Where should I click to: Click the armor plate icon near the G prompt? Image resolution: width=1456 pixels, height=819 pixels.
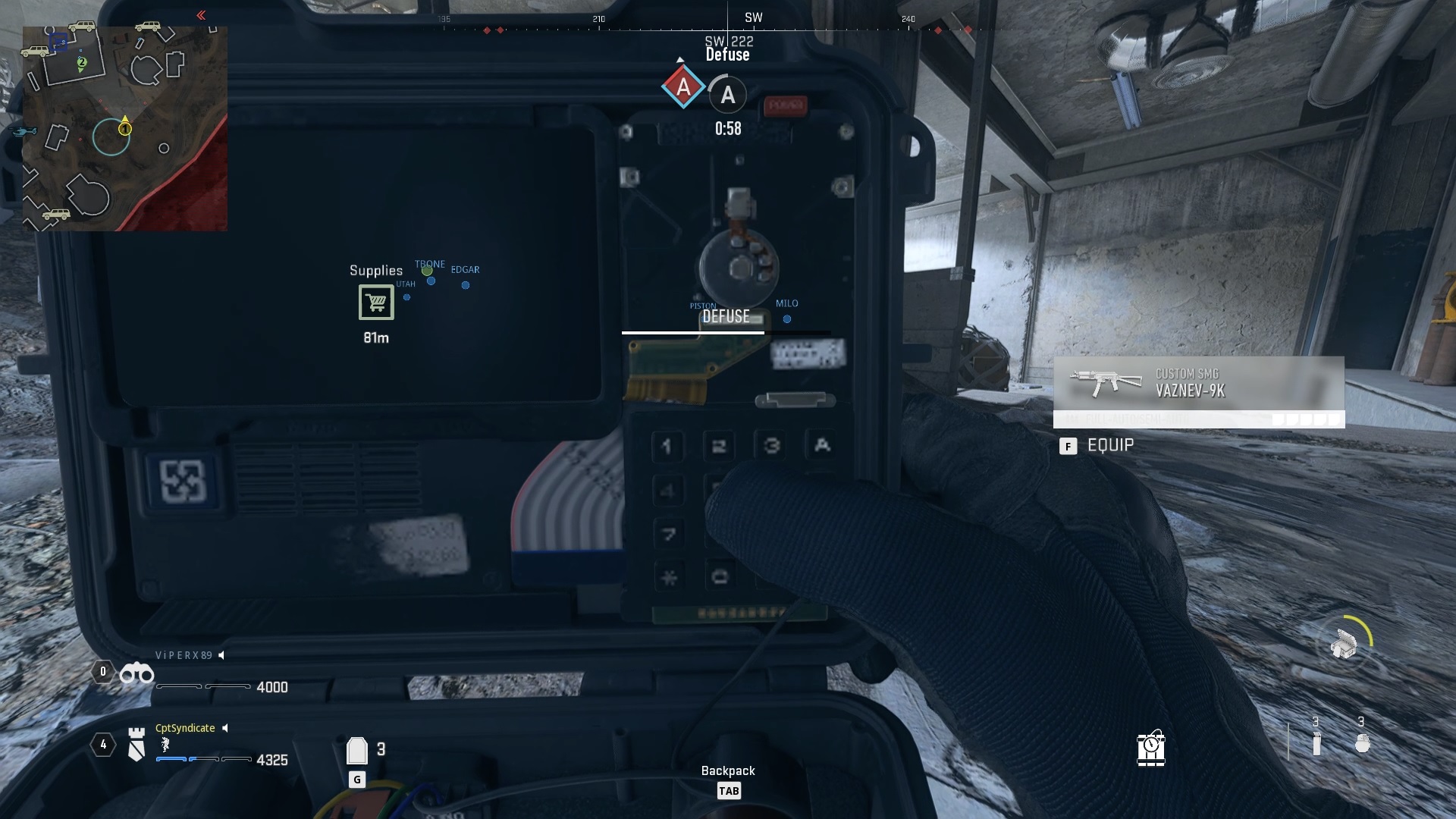[x=356, y=749]
